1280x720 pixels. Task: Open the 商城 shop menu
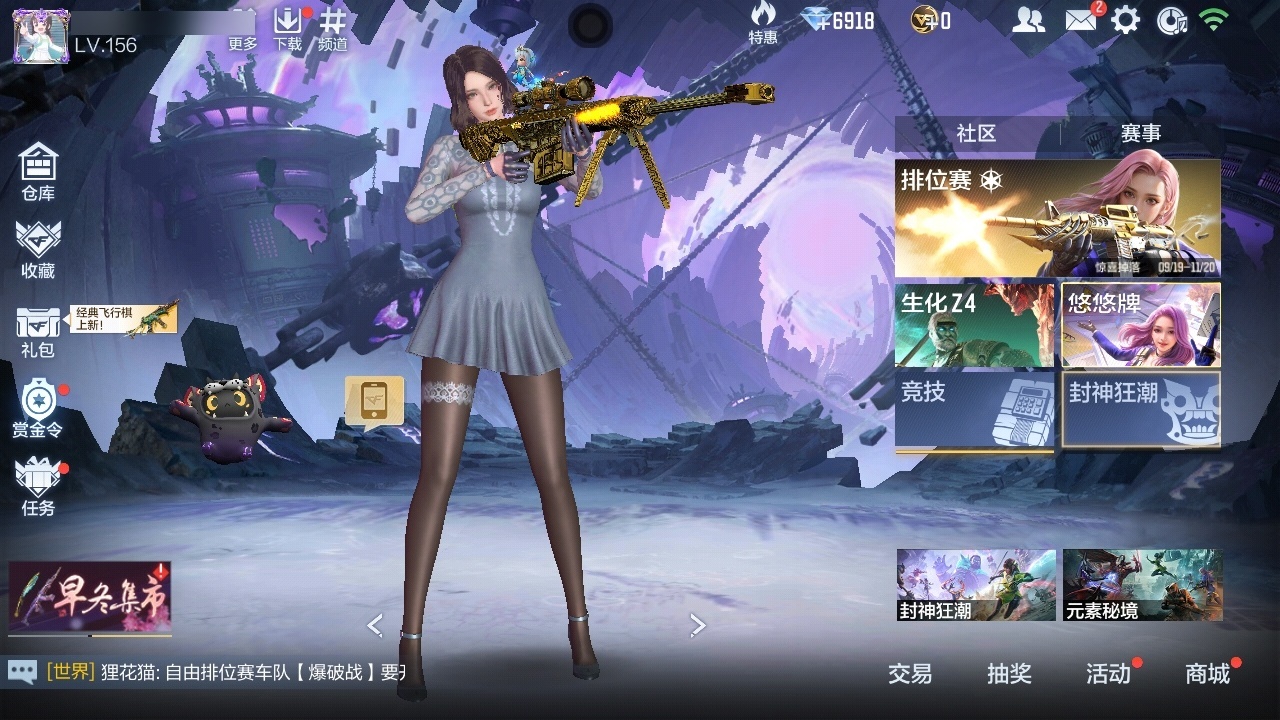click(x=1207, y=674)
